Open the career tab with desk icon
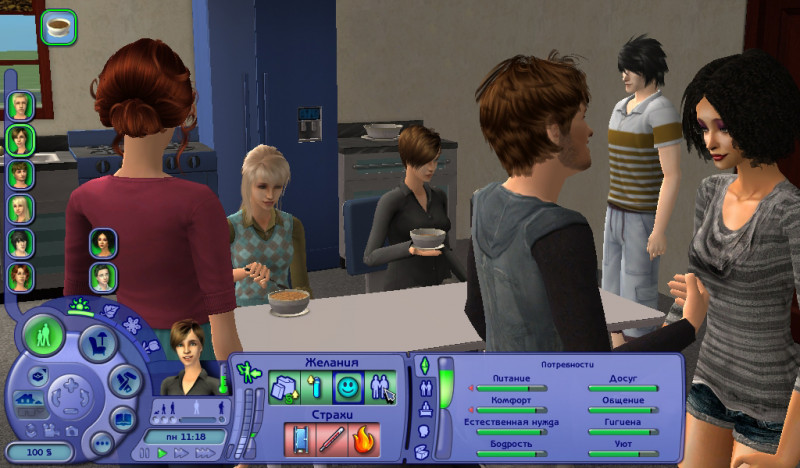Viewport: 800px width, 468px height. click(423, 408)
